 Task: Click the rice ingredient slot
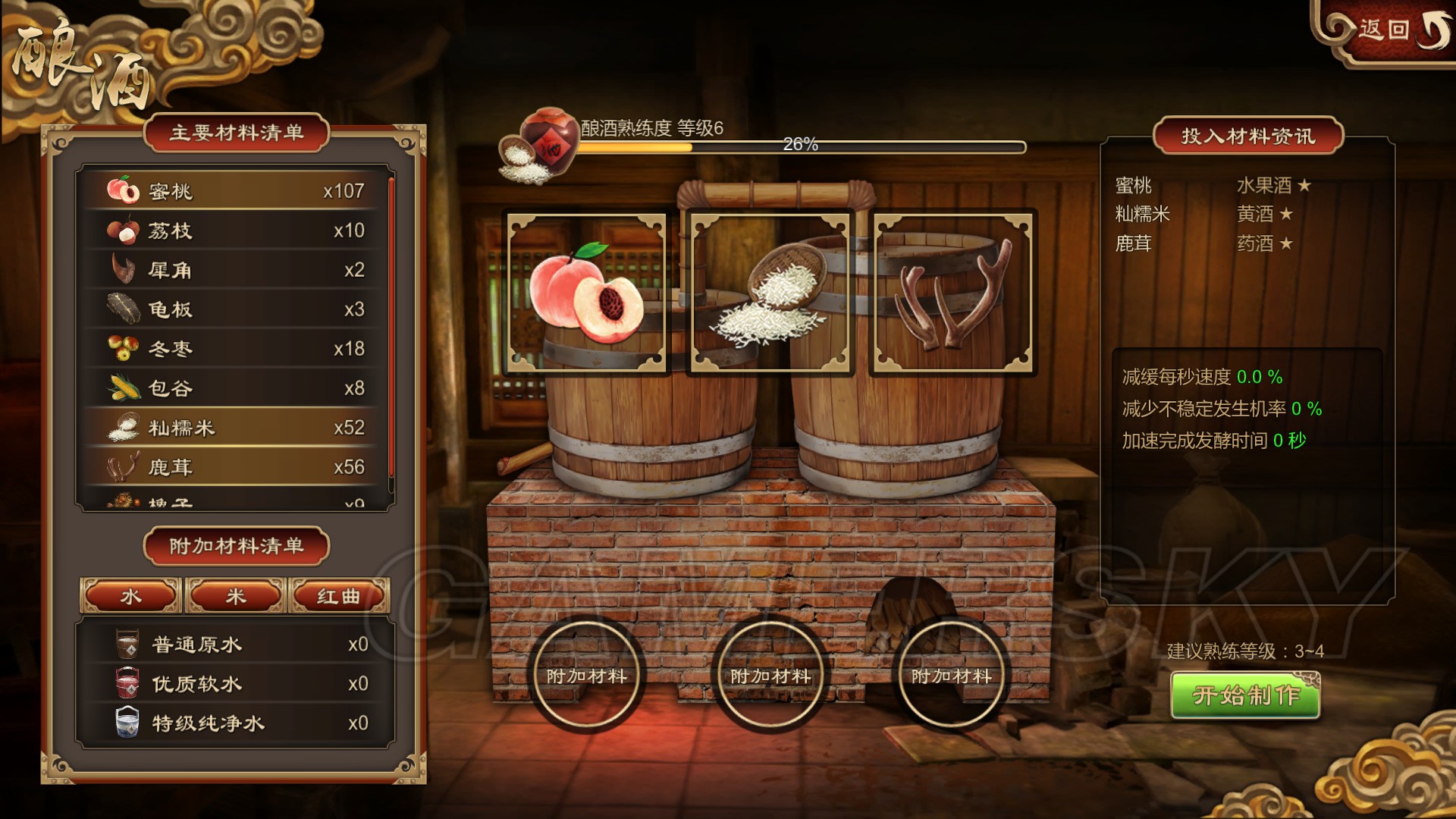pos(770,293)
